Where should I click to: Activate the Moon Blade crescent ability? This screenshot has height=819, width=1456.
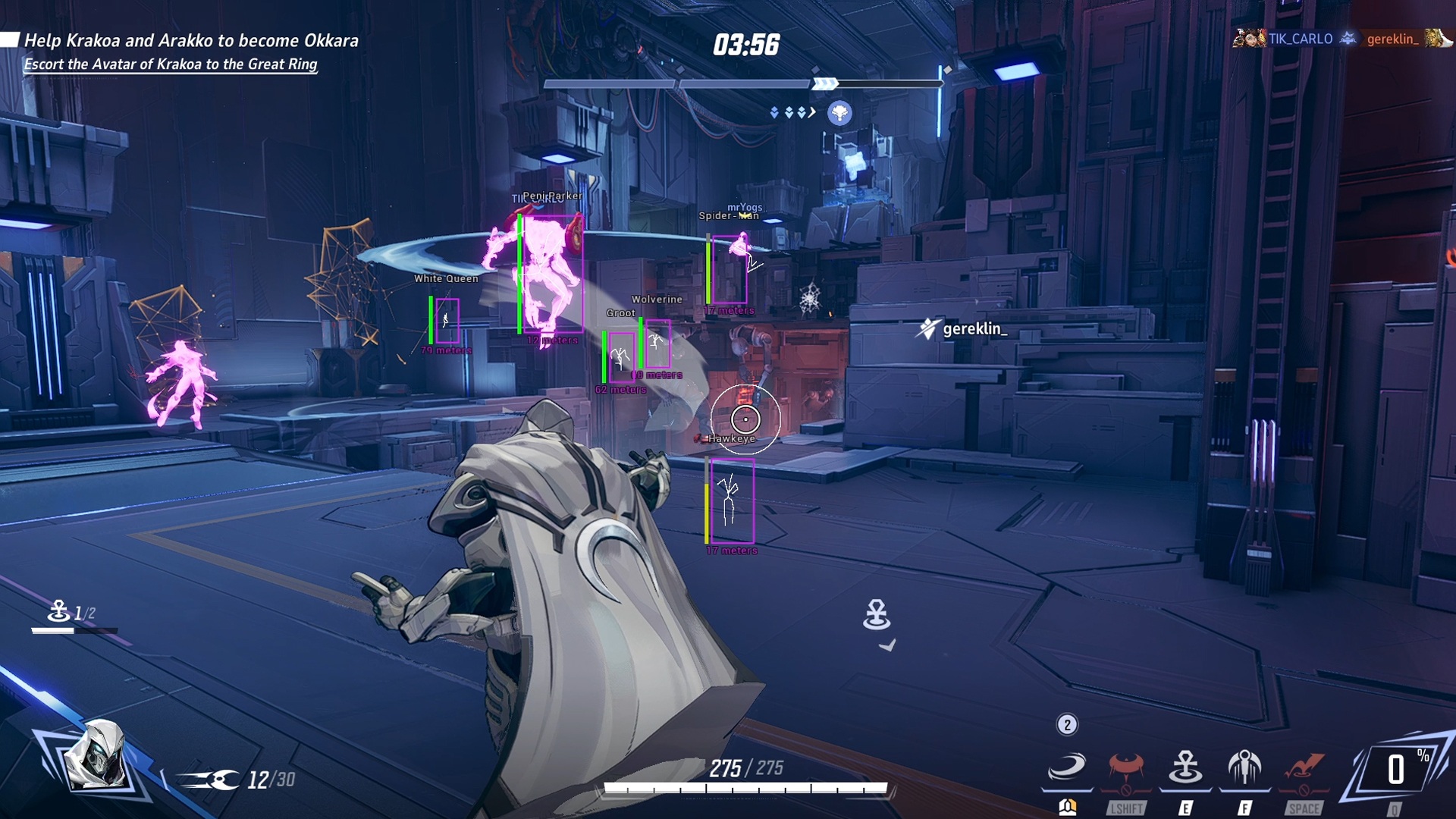(1066, 767)
